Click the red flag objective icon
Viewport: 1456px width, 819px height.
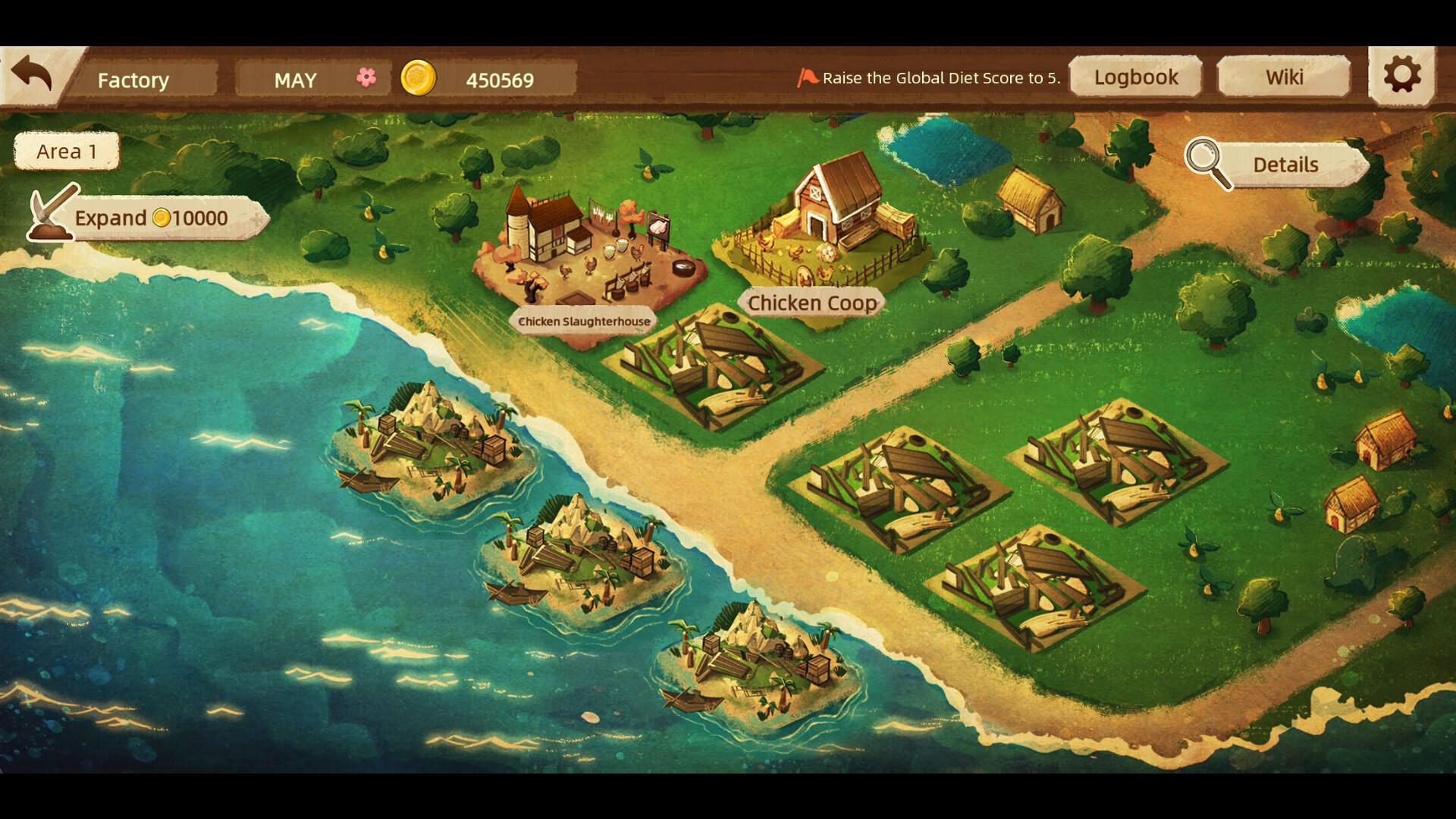tap(807, 76)
